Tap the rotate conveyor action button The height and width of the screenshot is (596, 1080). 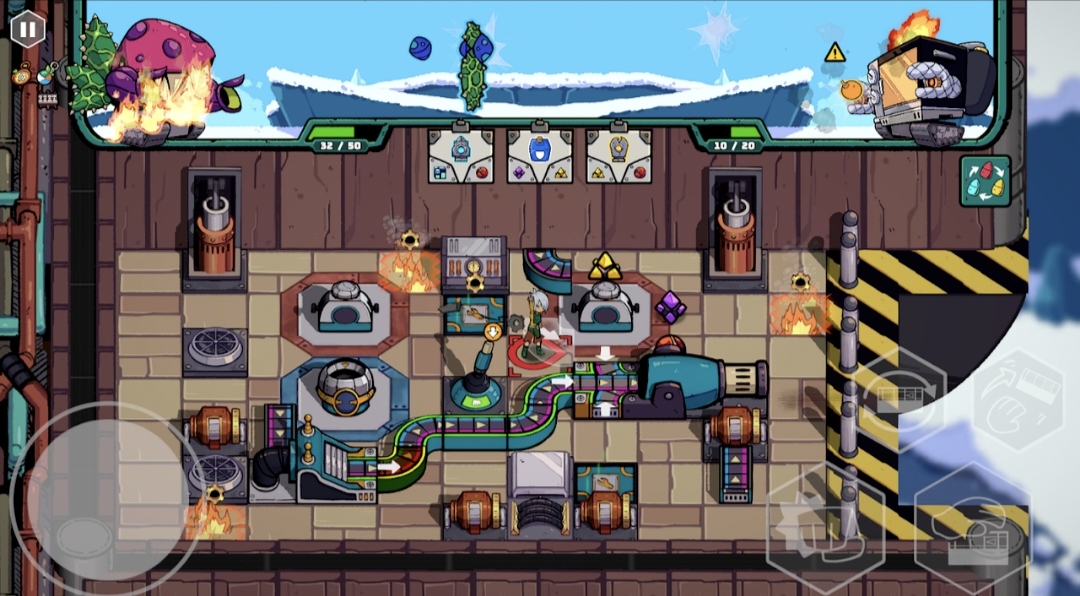tap(901, 397)
